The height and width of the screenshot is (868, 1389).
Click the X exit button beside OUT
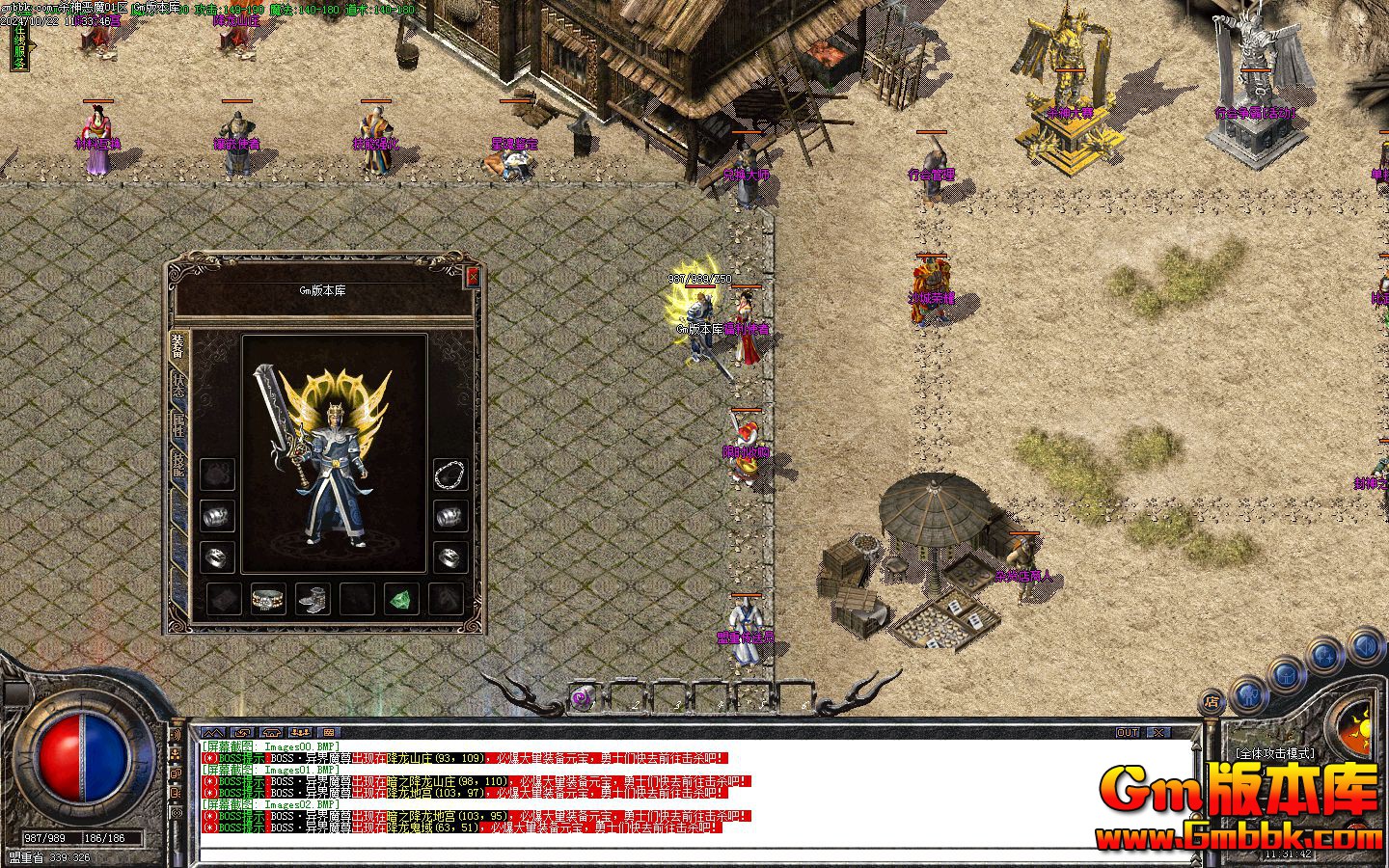(x=1157, y=733)
